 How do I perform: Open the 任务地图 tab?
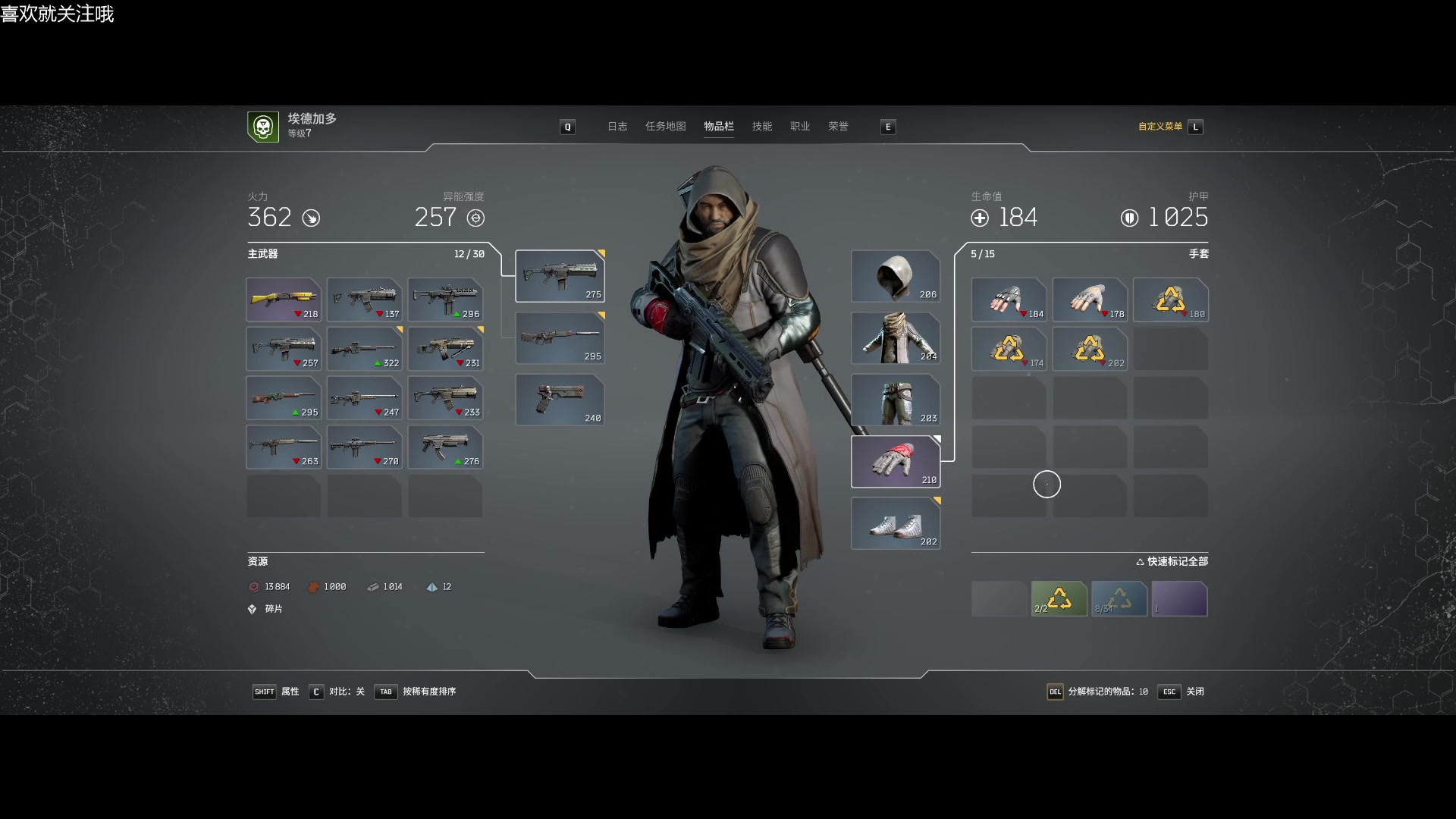point(665,127)
